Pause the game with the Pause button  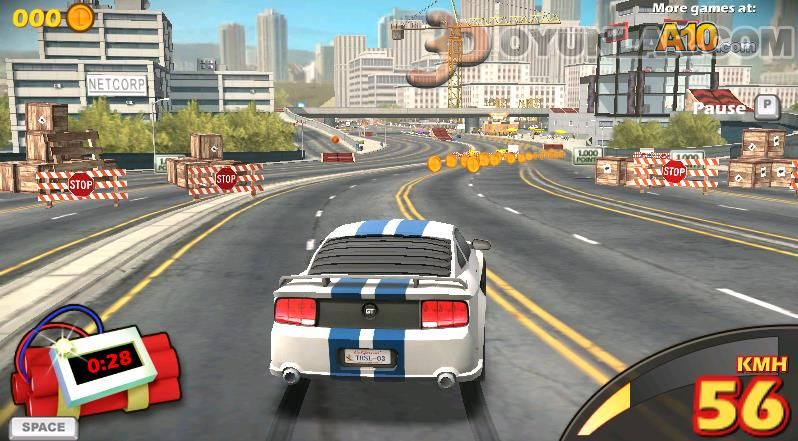(x=735, y=106)
